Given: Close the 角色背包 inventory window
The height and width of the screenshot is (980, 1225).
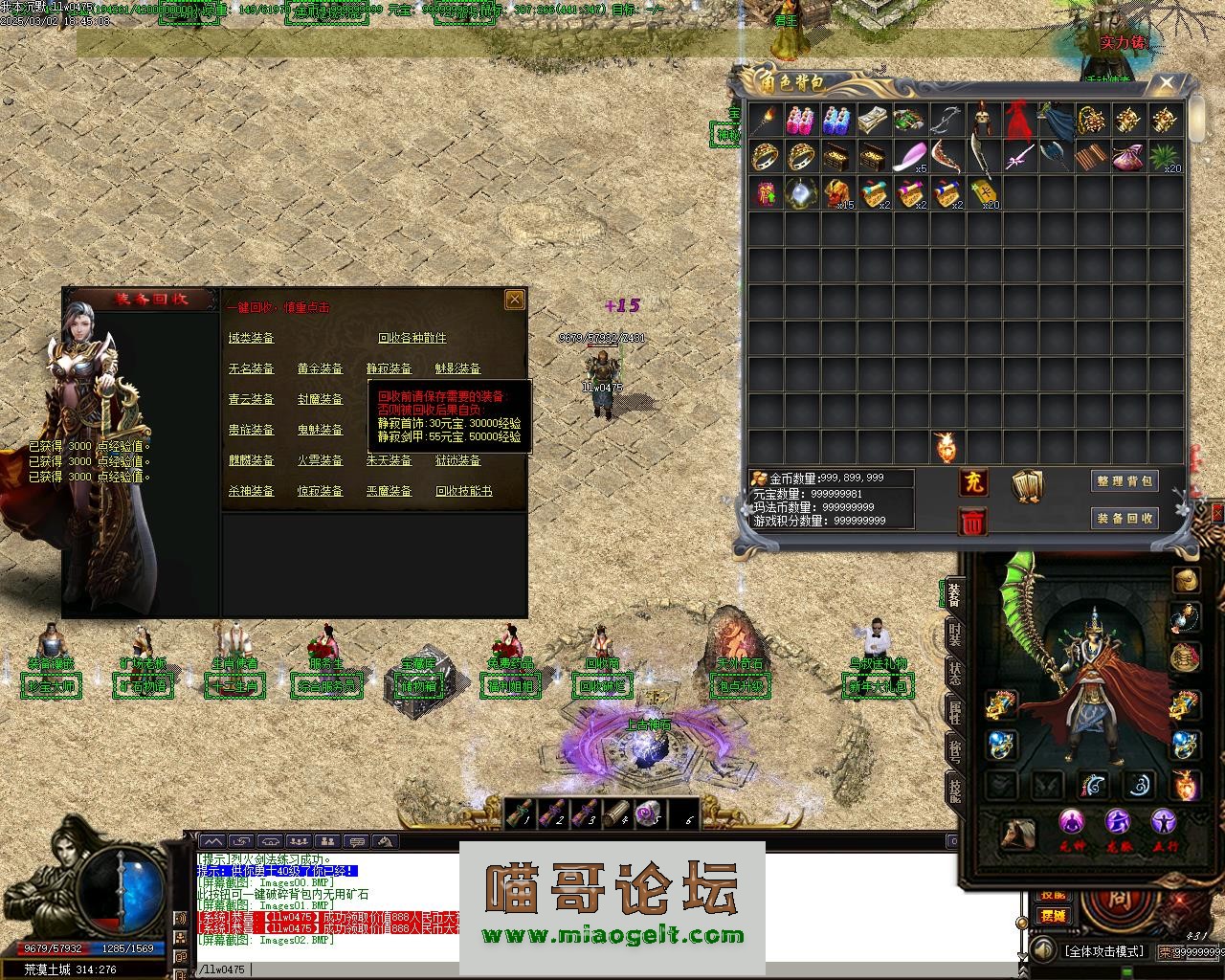Looking at the screenshot, I should 1166,83.
